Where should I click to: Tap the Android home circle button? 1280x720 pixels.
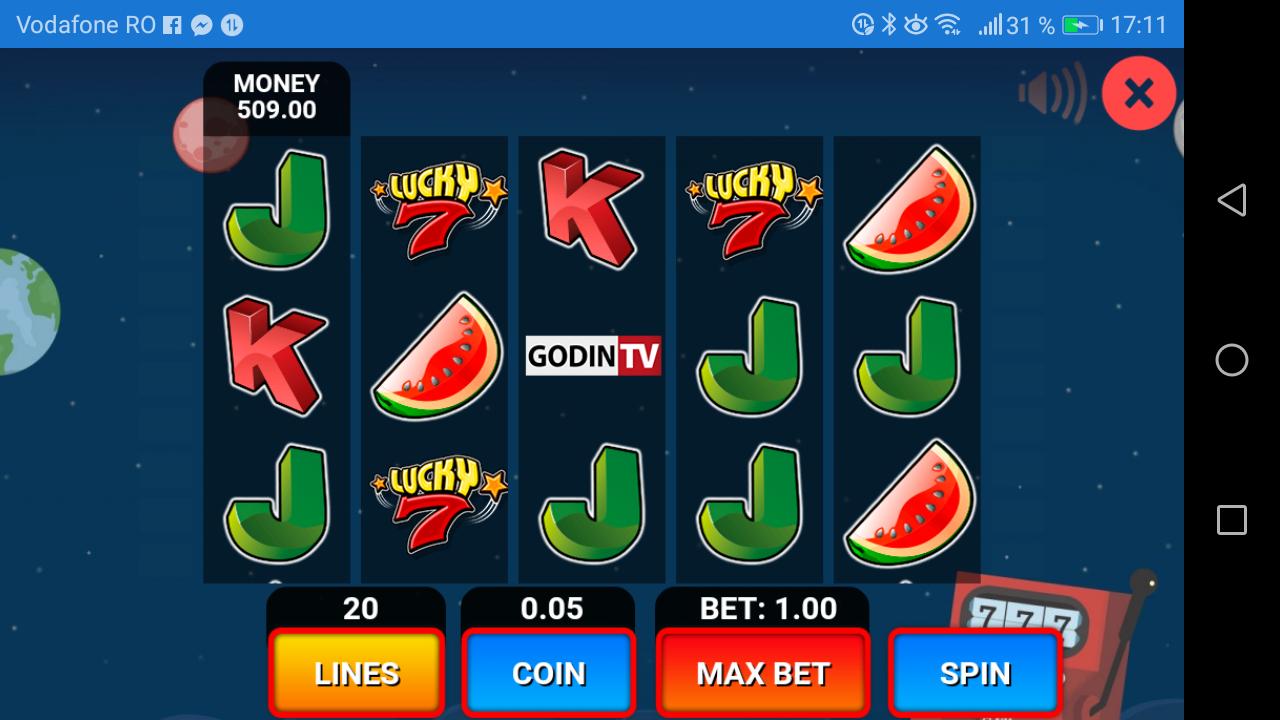[1231, 360]
